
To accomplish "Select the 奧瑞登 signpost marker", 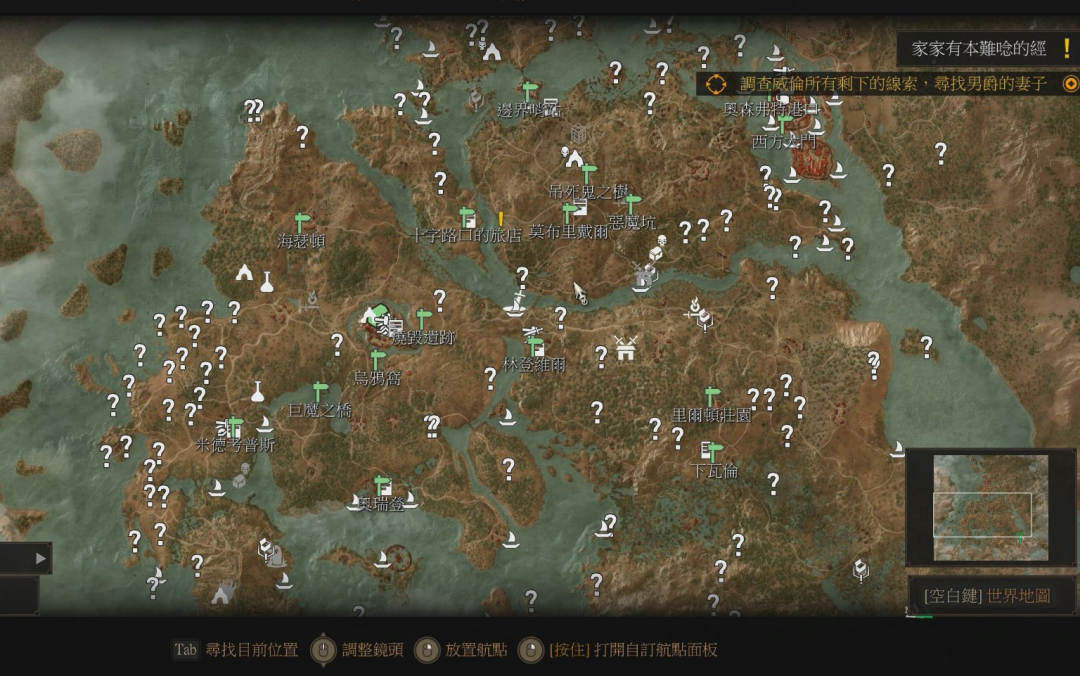I will [x=381, y=485].
